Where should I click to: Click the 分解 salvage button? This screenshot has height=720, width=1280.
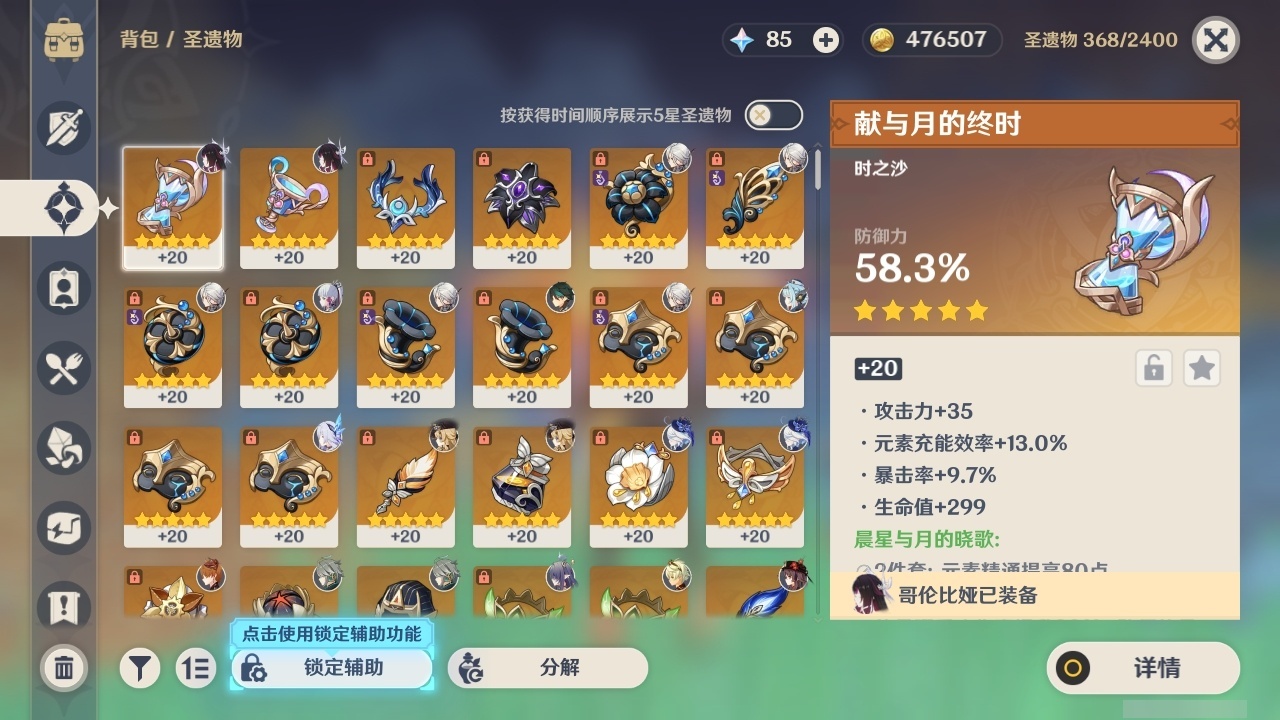point(546,668)
